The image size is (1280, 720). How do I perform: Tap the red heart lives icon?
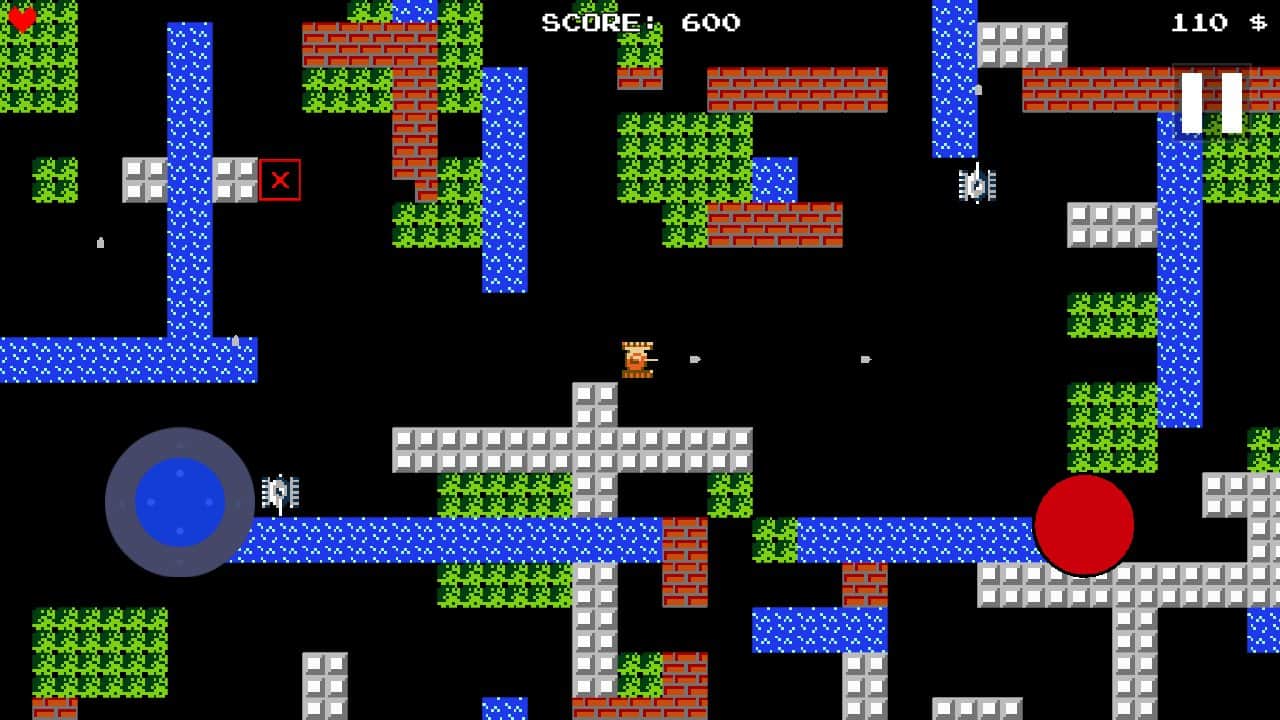click(20, 18)
